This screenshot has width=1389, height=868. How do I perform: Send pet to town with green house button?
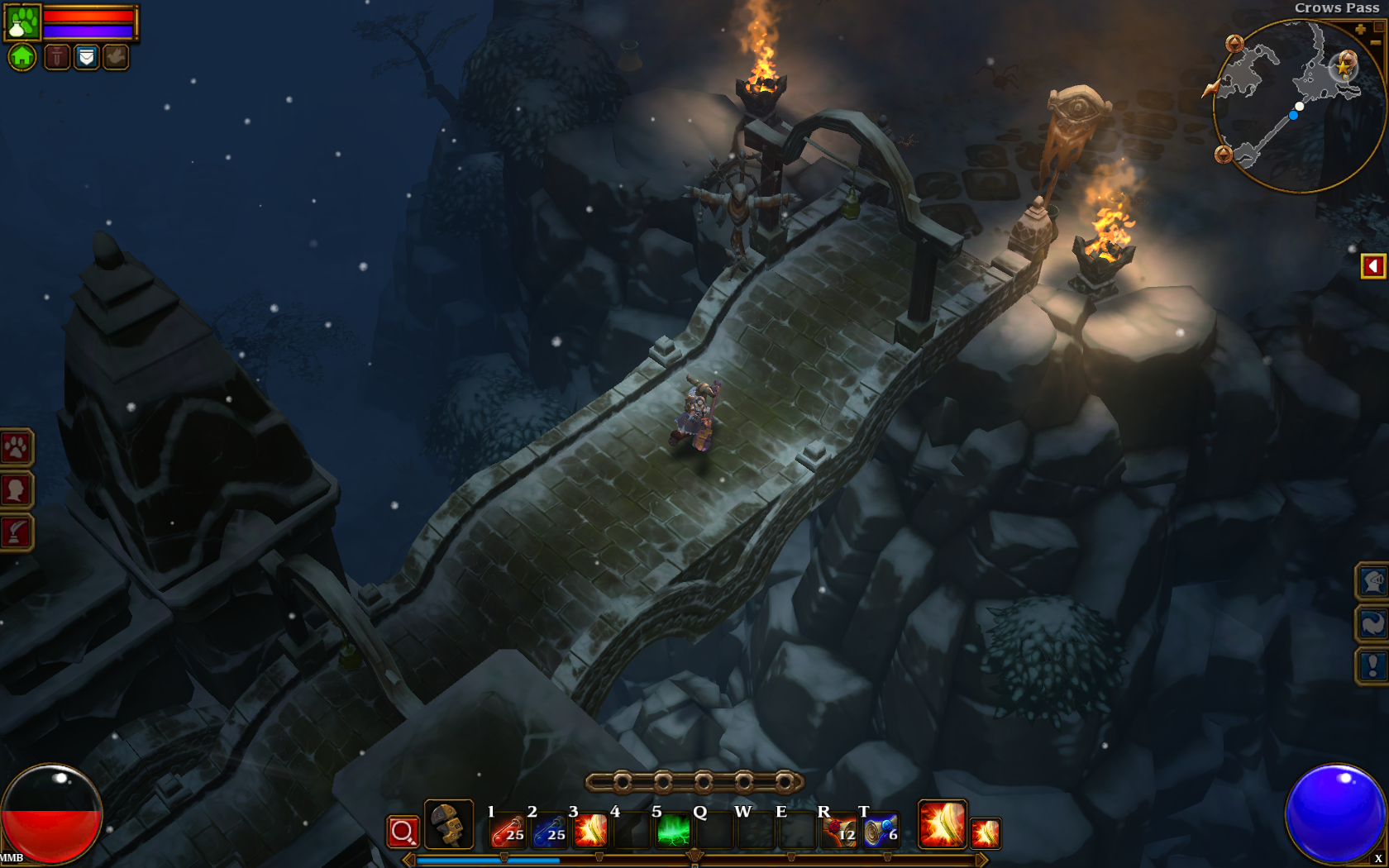point(22,57)
